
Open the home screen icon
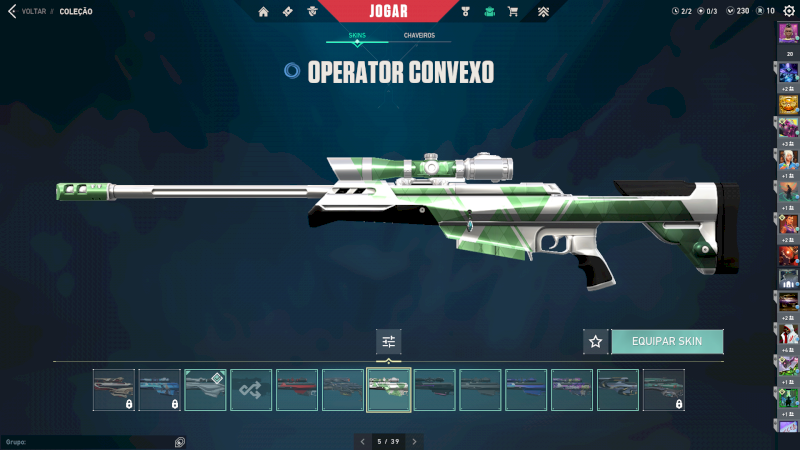[x=264, y=12]
